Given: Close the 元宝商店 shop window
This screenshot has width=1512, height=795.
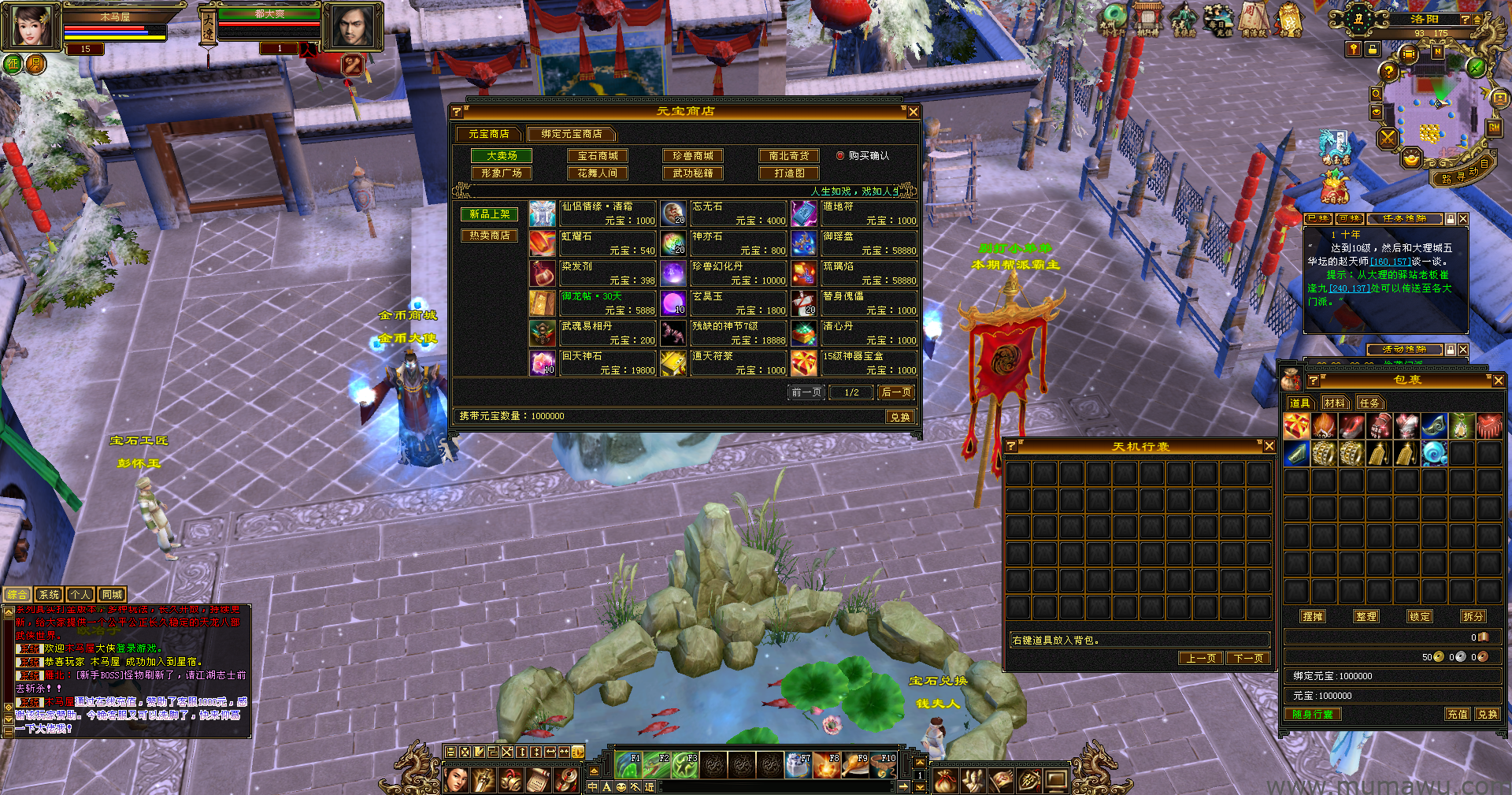Looking at the screenshot, I should (x=913, y=112).
